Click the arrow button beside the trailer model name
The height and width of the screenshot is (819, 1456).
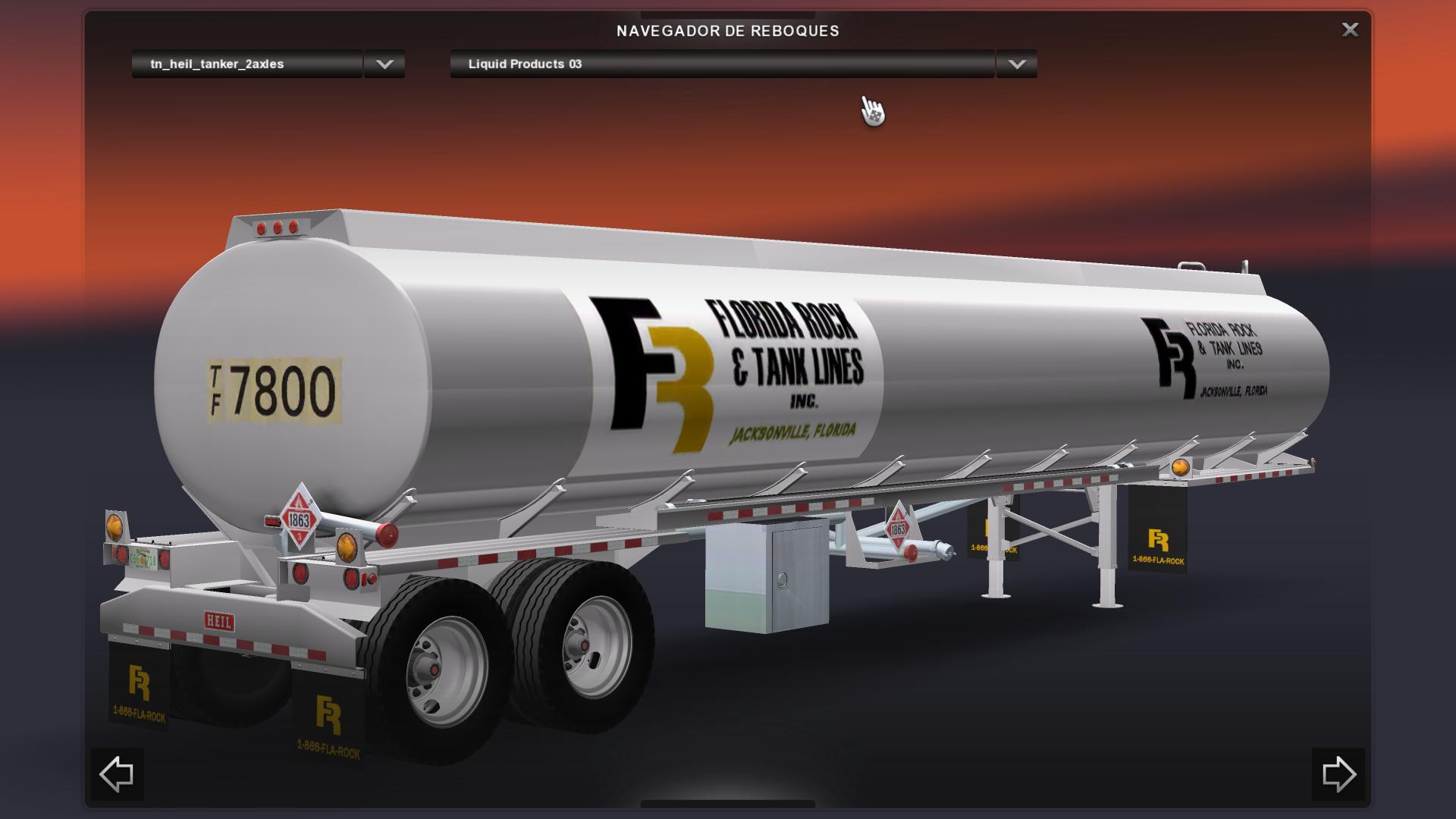pyautogui.click(x=384, y=64)
